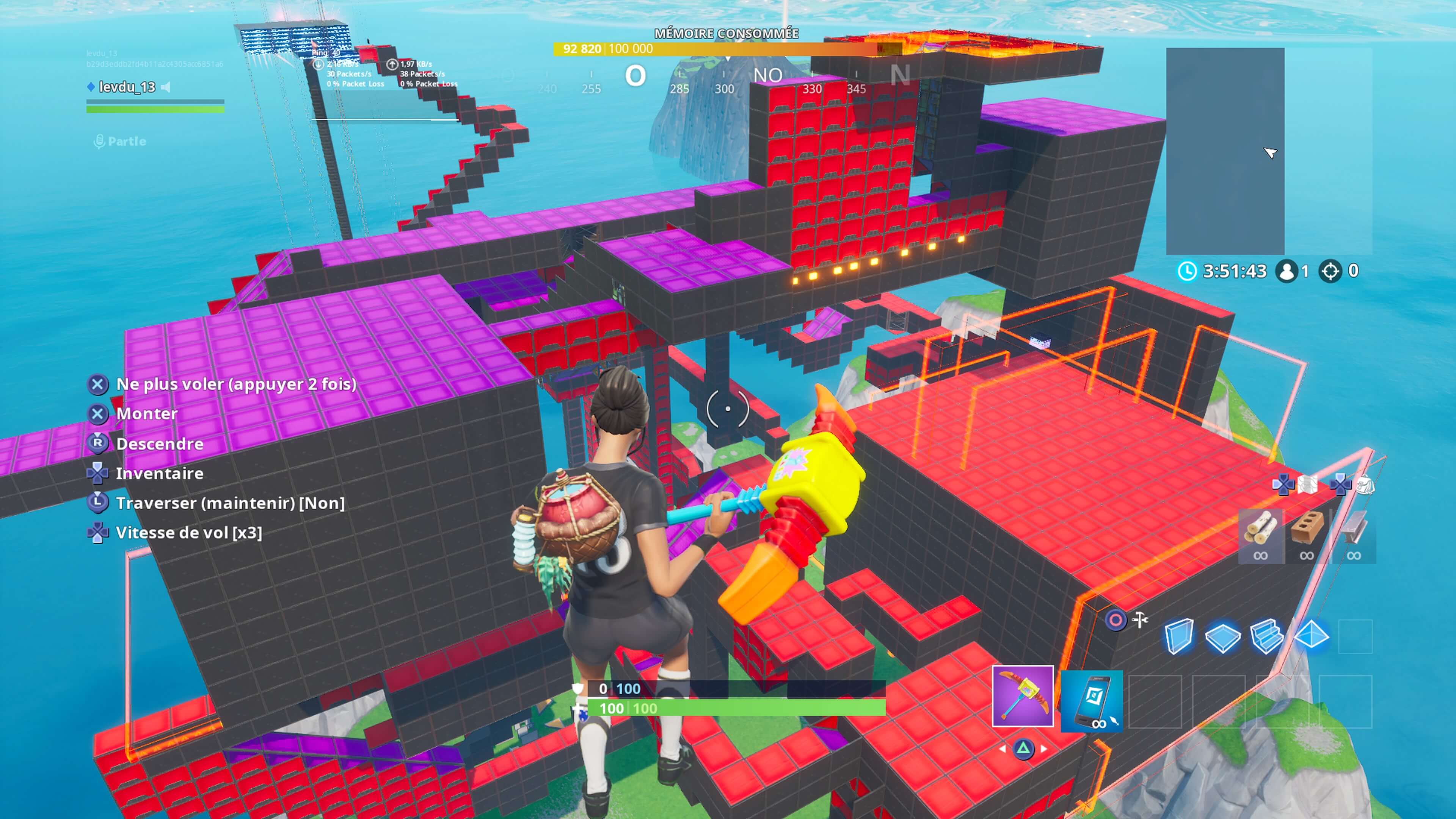This screenshot has height=819, width=1456.
Task: Click the Partie voice chat indicator
Action: [120, 141]
